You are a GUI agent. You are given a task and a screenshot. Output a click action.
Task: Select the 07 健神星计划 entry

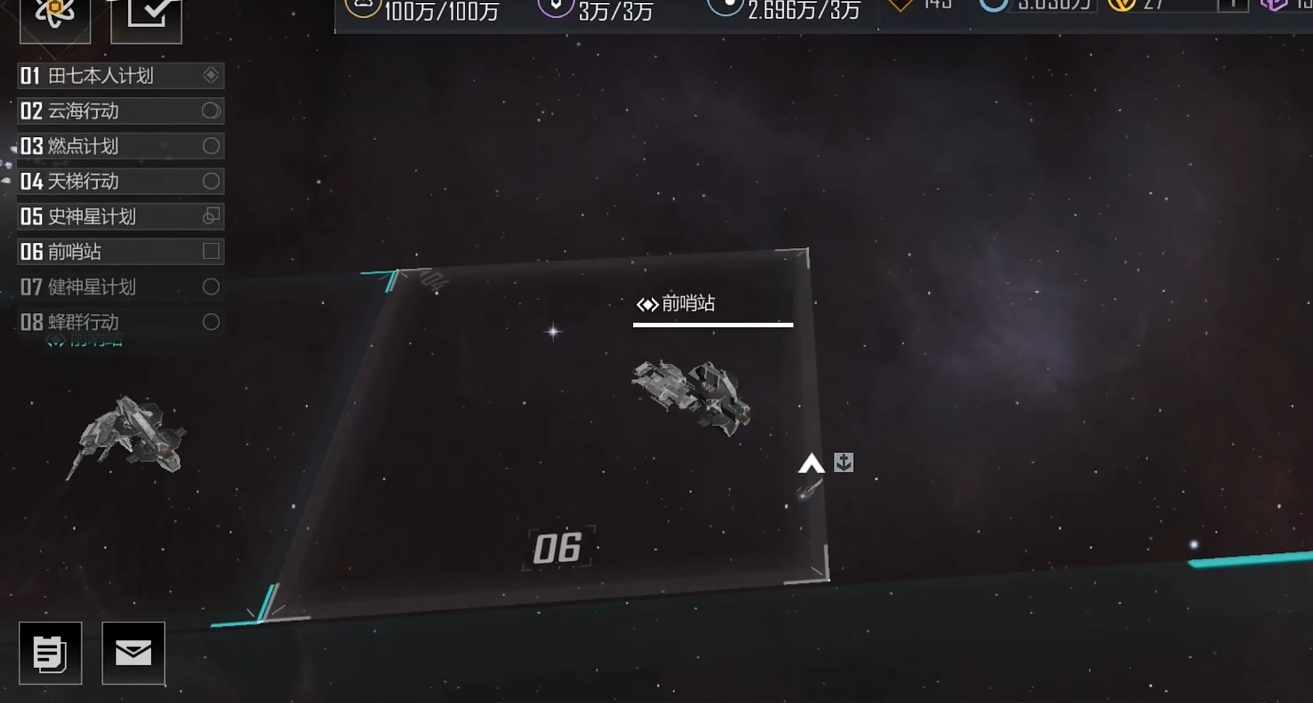click(120, 287)
